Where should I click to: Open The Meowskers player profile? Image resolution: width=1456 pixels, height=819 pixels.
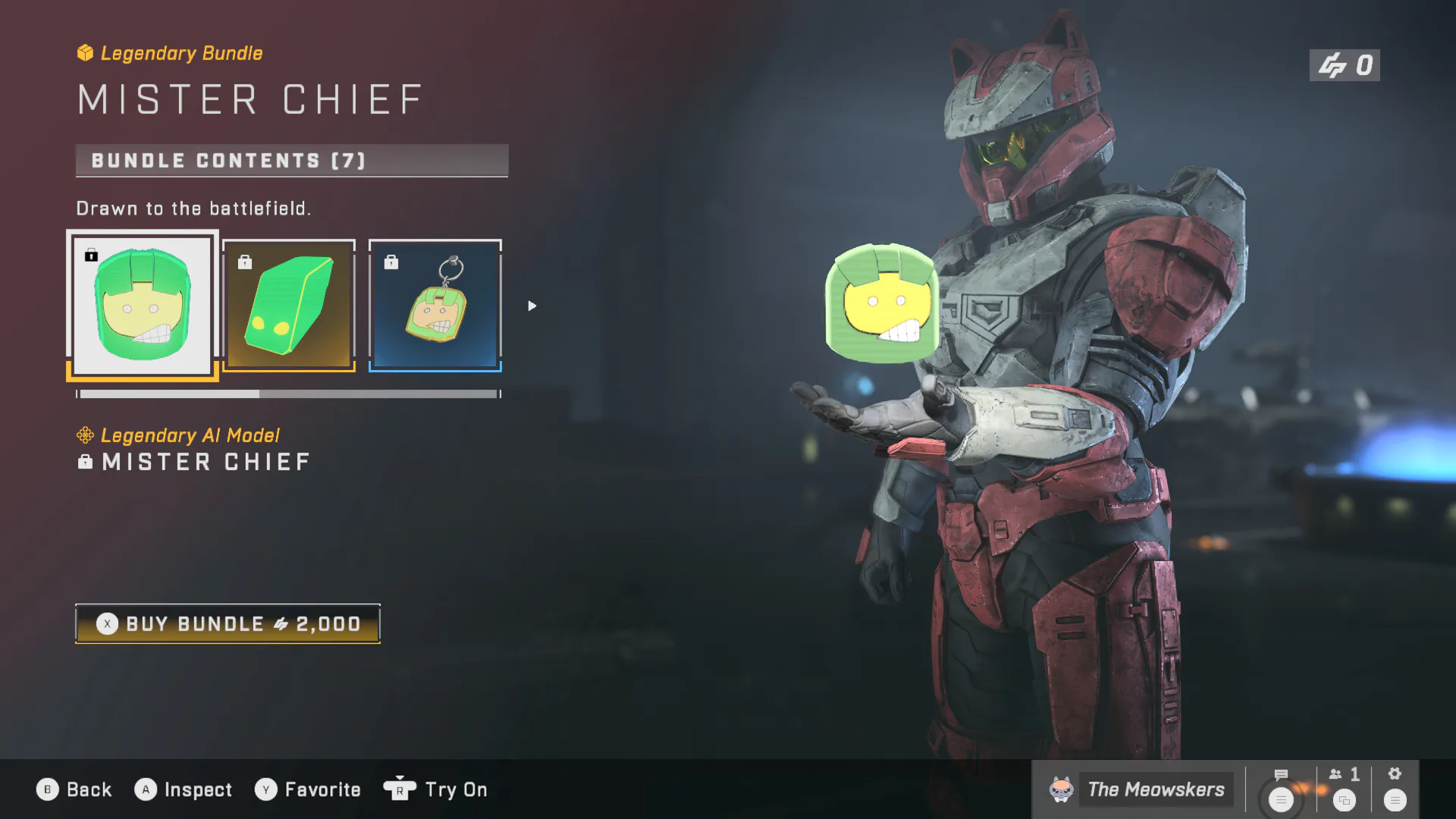pos(1137,789)
